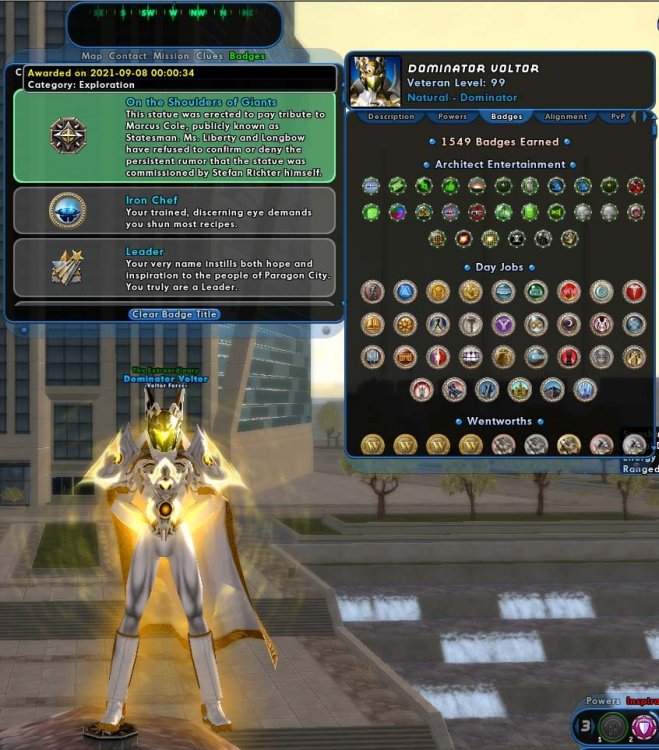Open the Powers tray label
659x750 pixels.
(603, 702)
